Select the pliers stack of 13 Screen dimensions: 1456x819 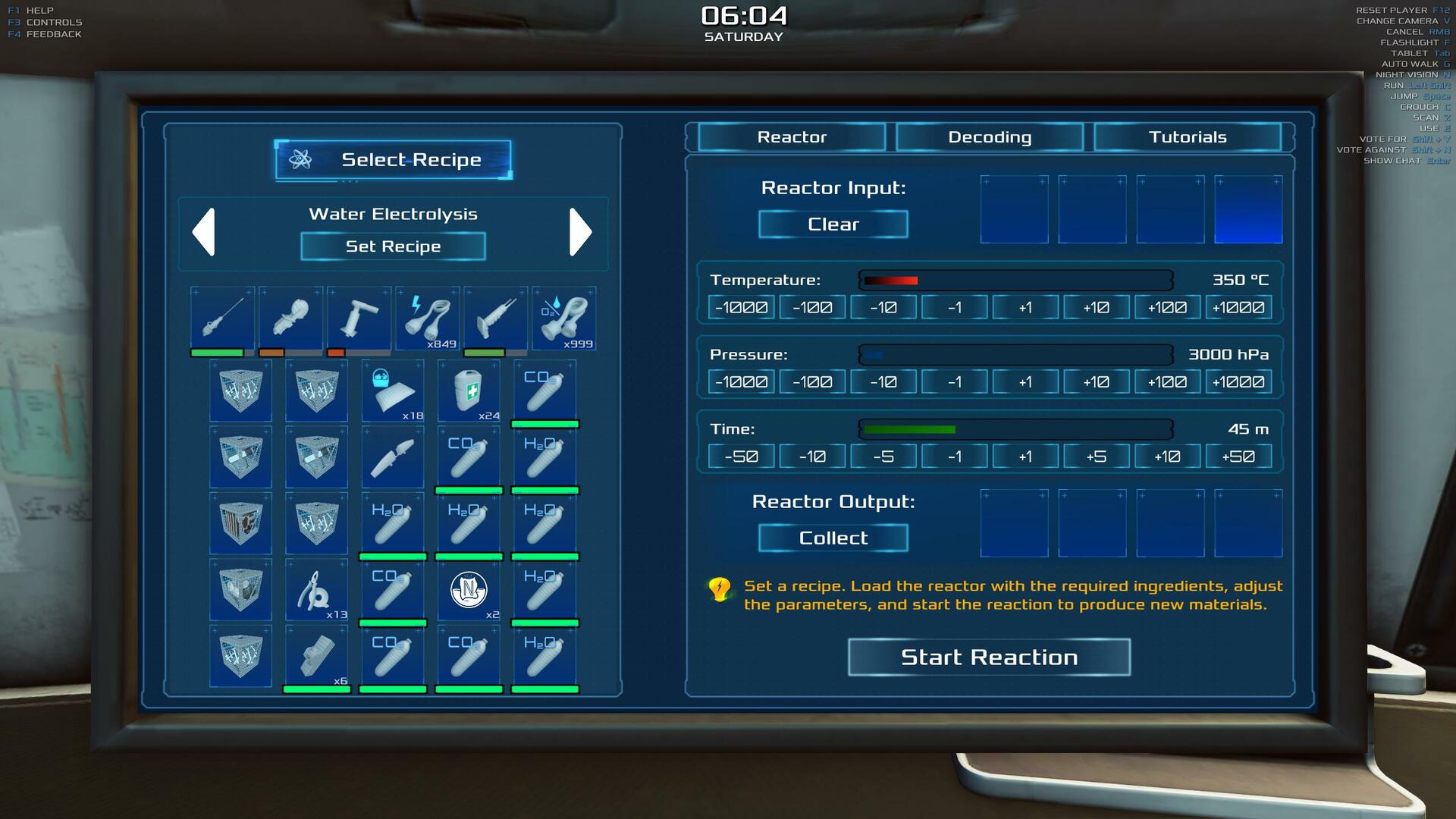point(316,590)
